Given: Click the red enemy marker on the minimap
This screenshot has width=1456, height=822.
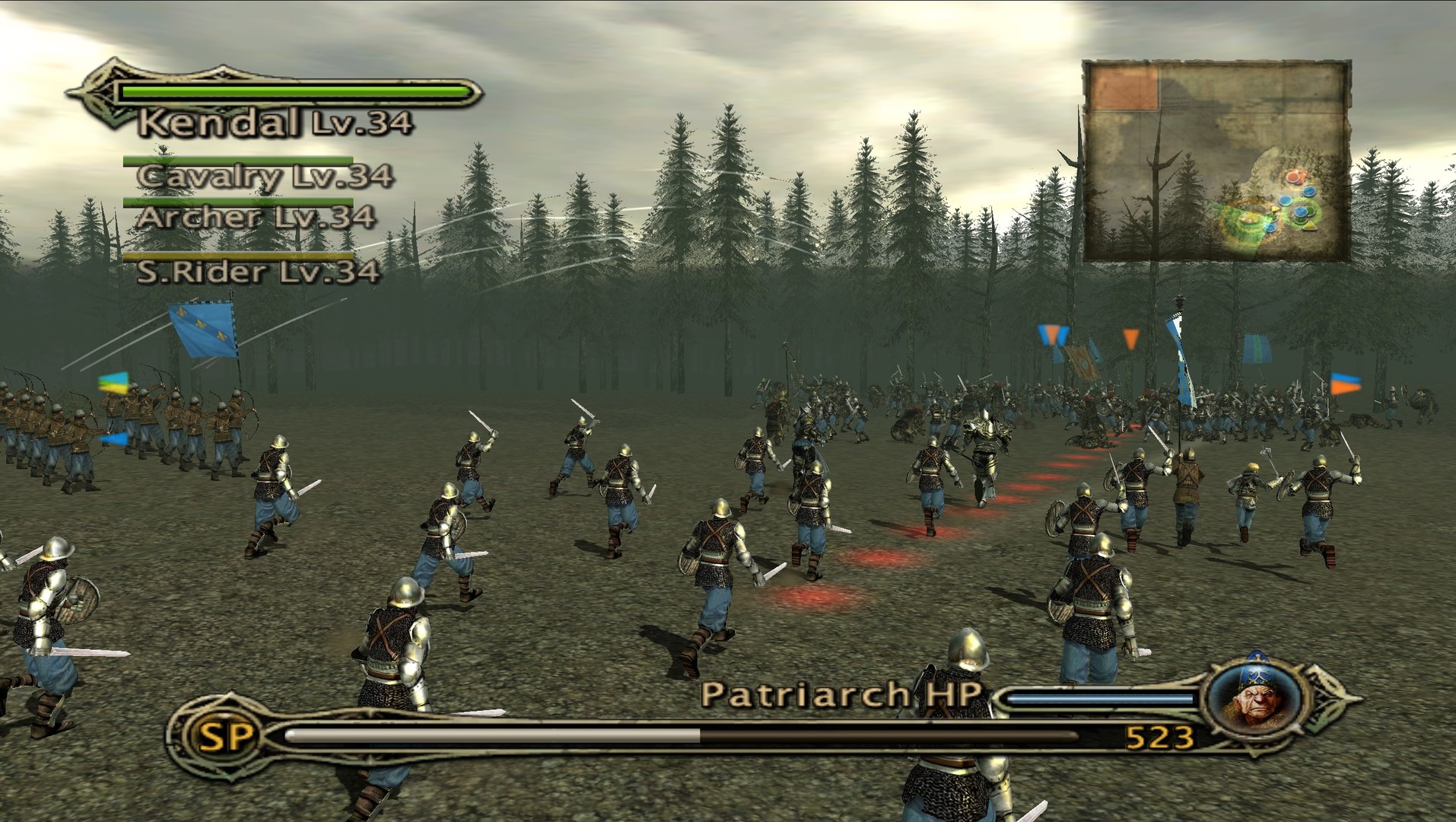Looking at the screenshot, I should coord(1292,177).
